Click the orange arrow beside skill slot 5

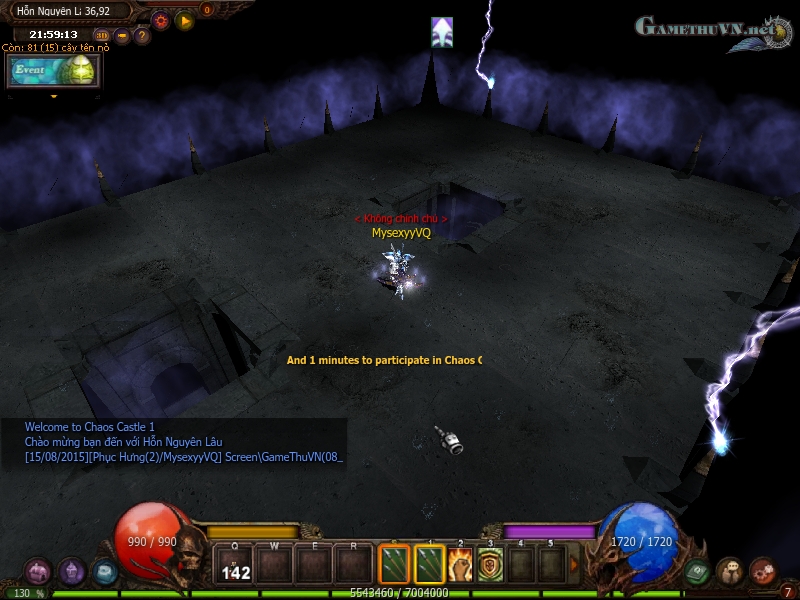[574, 565]
